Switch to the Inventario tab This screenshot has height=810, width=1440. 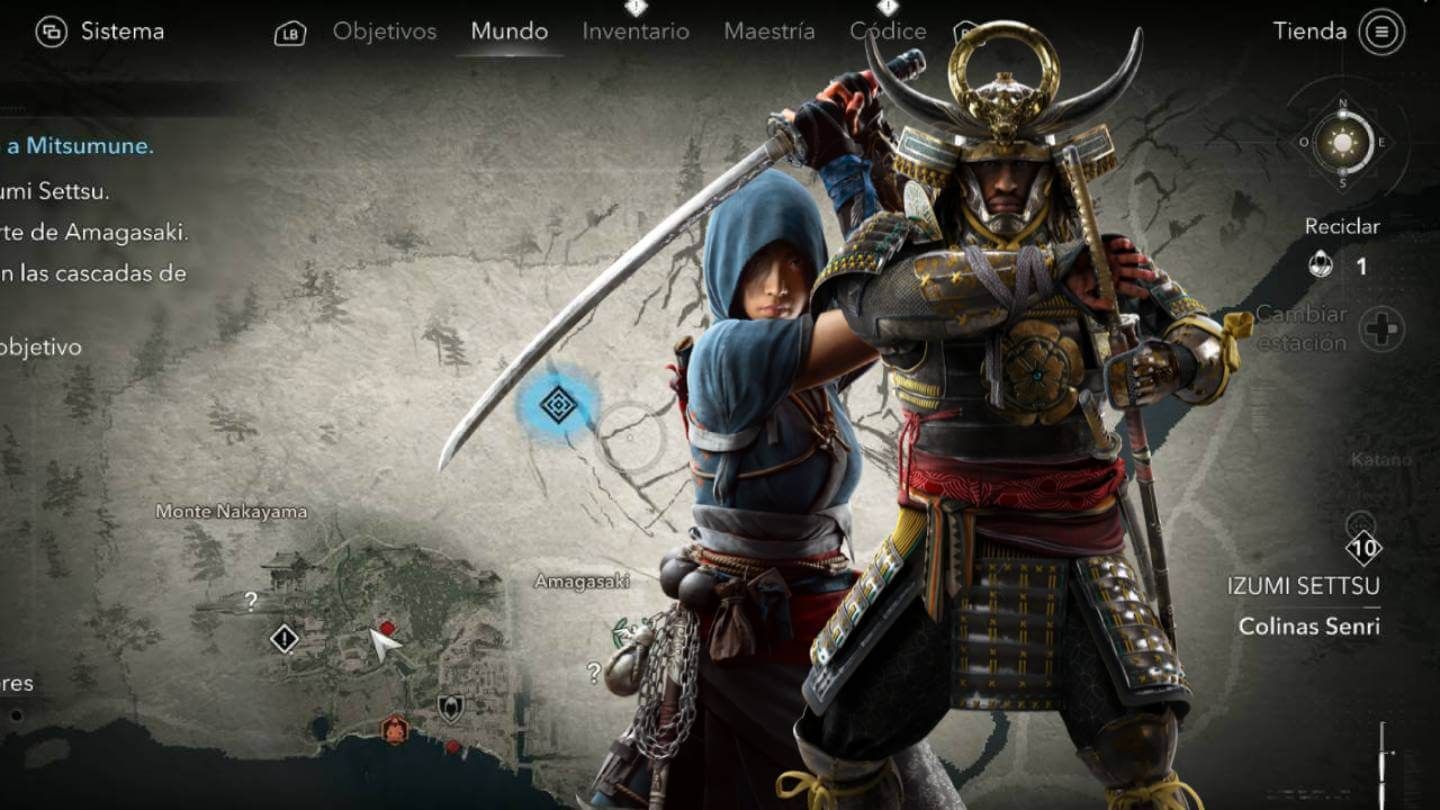(x=635, y=31)
